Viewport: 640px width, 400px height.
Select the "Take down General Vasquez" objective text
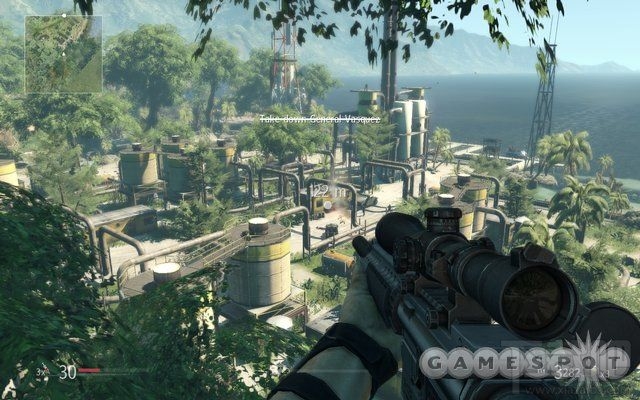[x=306, y=119]
